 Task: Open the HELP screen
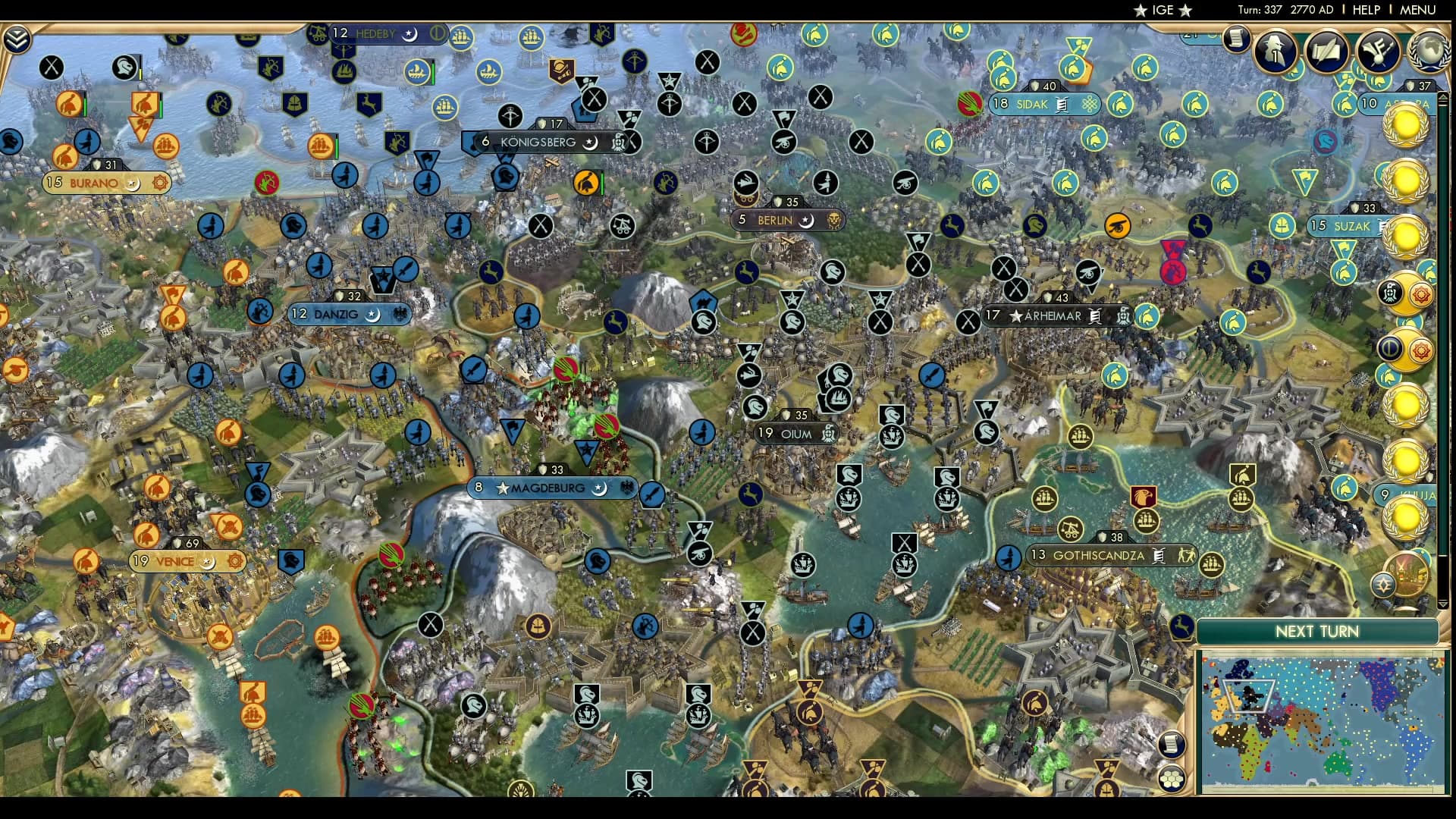point(1365,10)
